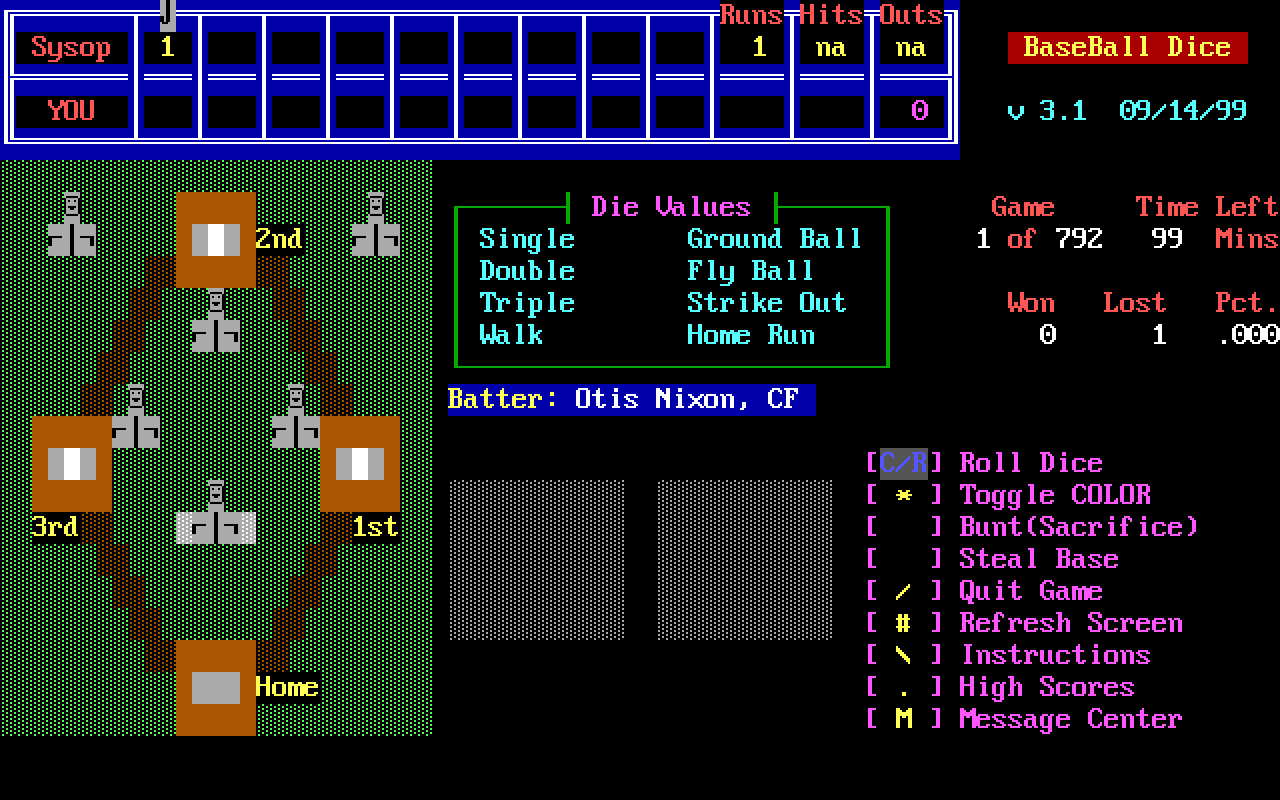Click the infielder figure near 1st base
This screenshot has width=1280, height=800.
[x=295, y=425]
